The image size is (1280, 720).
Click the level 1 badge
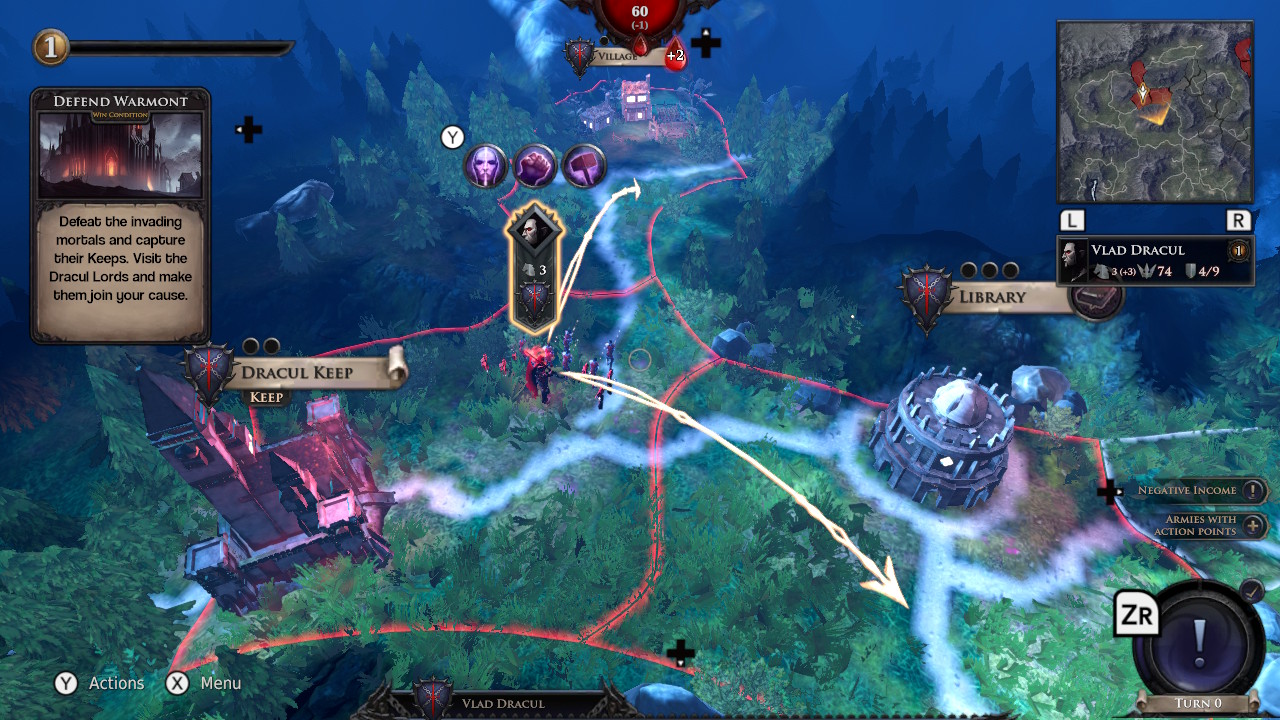[x=51, y=47]
